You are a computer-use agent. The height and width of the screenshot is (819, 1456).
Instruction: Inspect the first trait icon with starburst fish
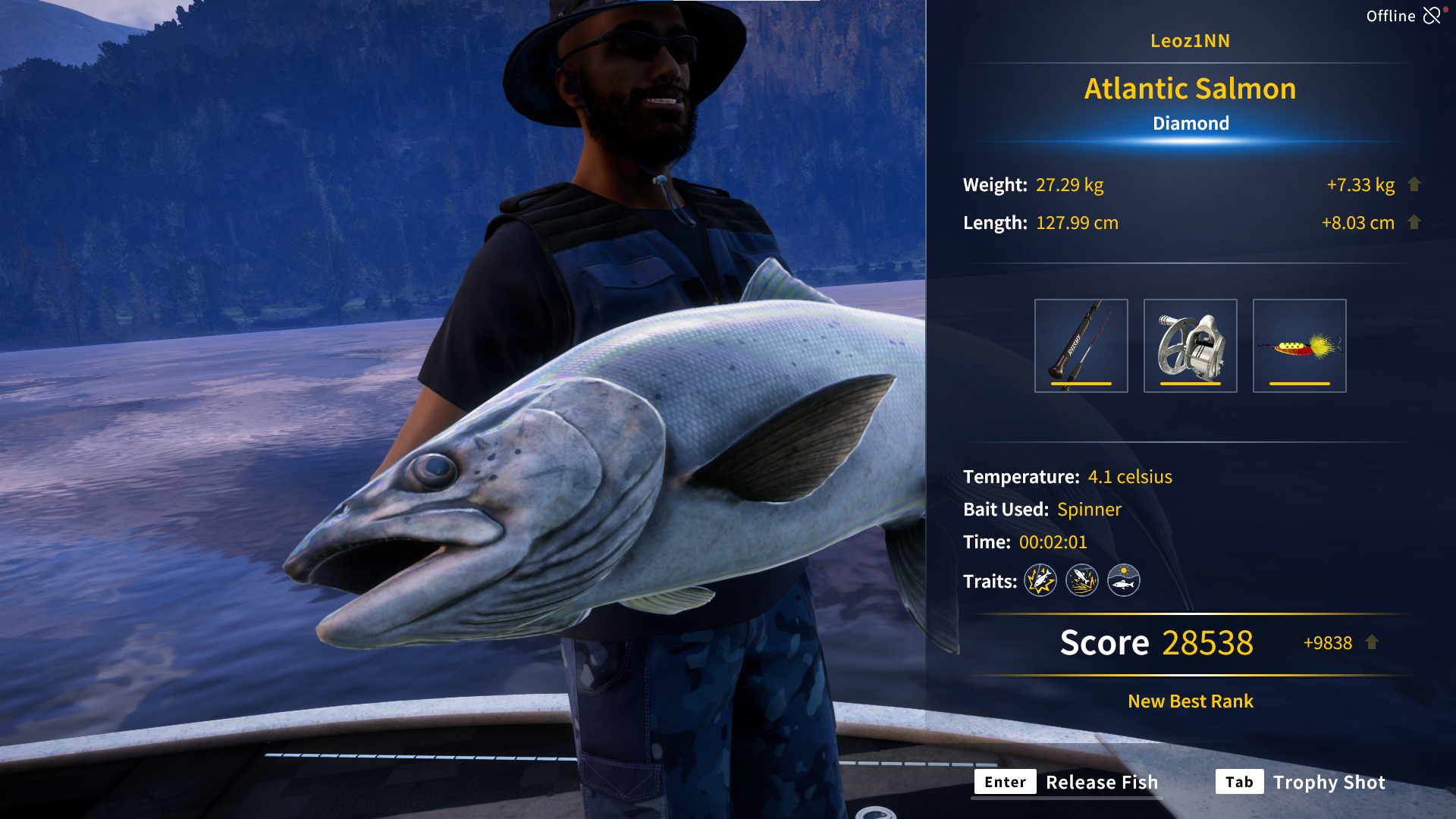(x=1040, y=581)
